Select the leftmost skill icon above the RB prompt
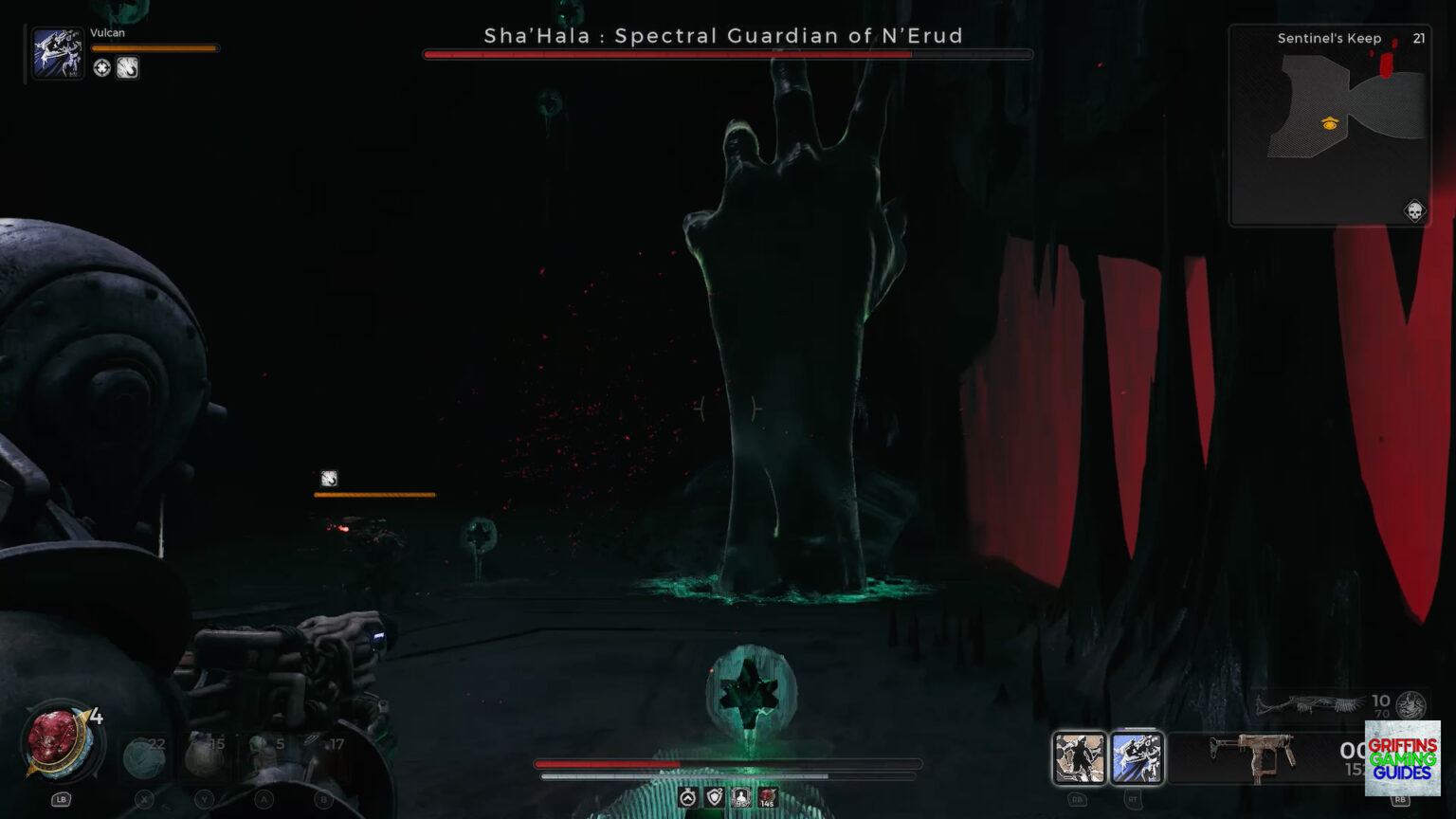Screen dimensions: 1456x819 point(1078,758)
